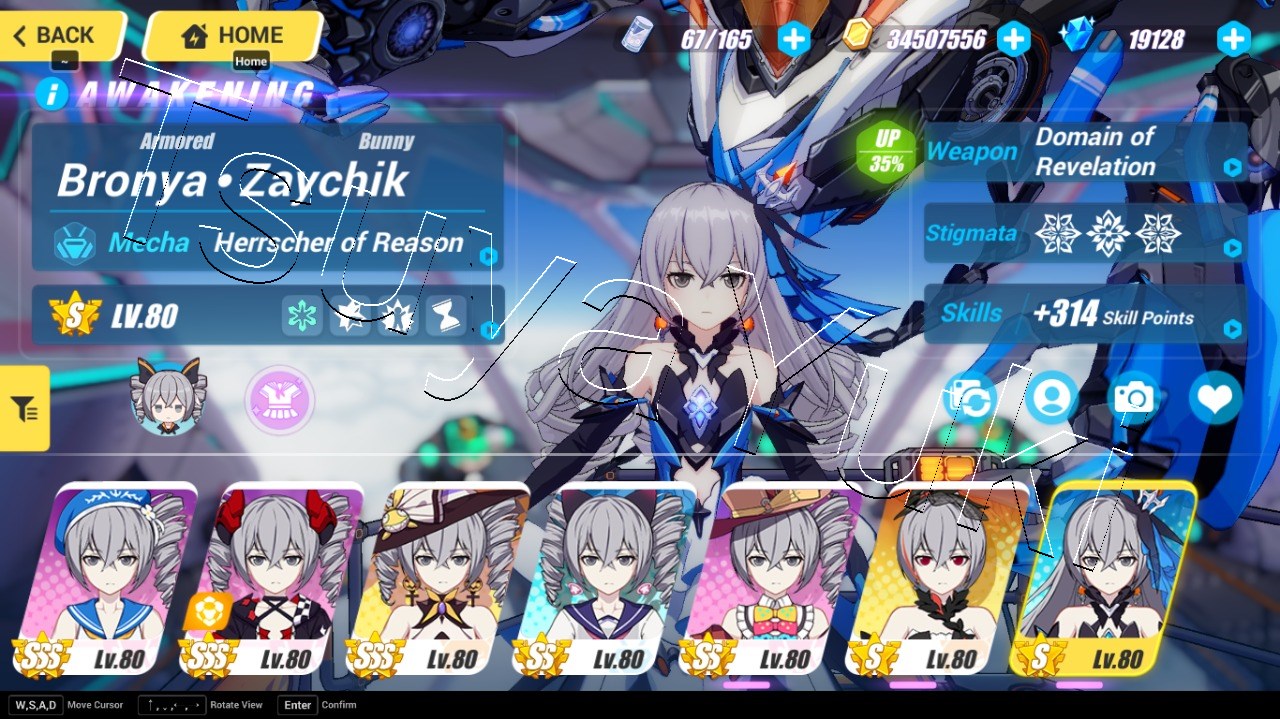Image resolution: width=1280 pixels, height=719 pixels.
Task: Open the profile silhouette icon
Action: tap(1051, 398)
